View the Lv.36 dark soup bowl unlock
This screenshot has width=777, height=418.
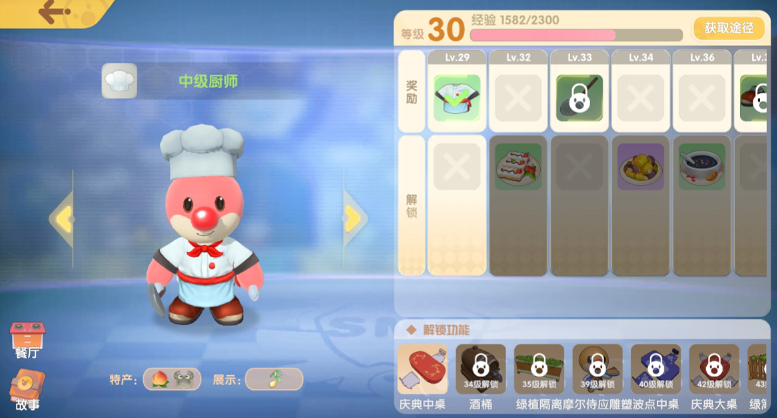click(x=701, y=166)
